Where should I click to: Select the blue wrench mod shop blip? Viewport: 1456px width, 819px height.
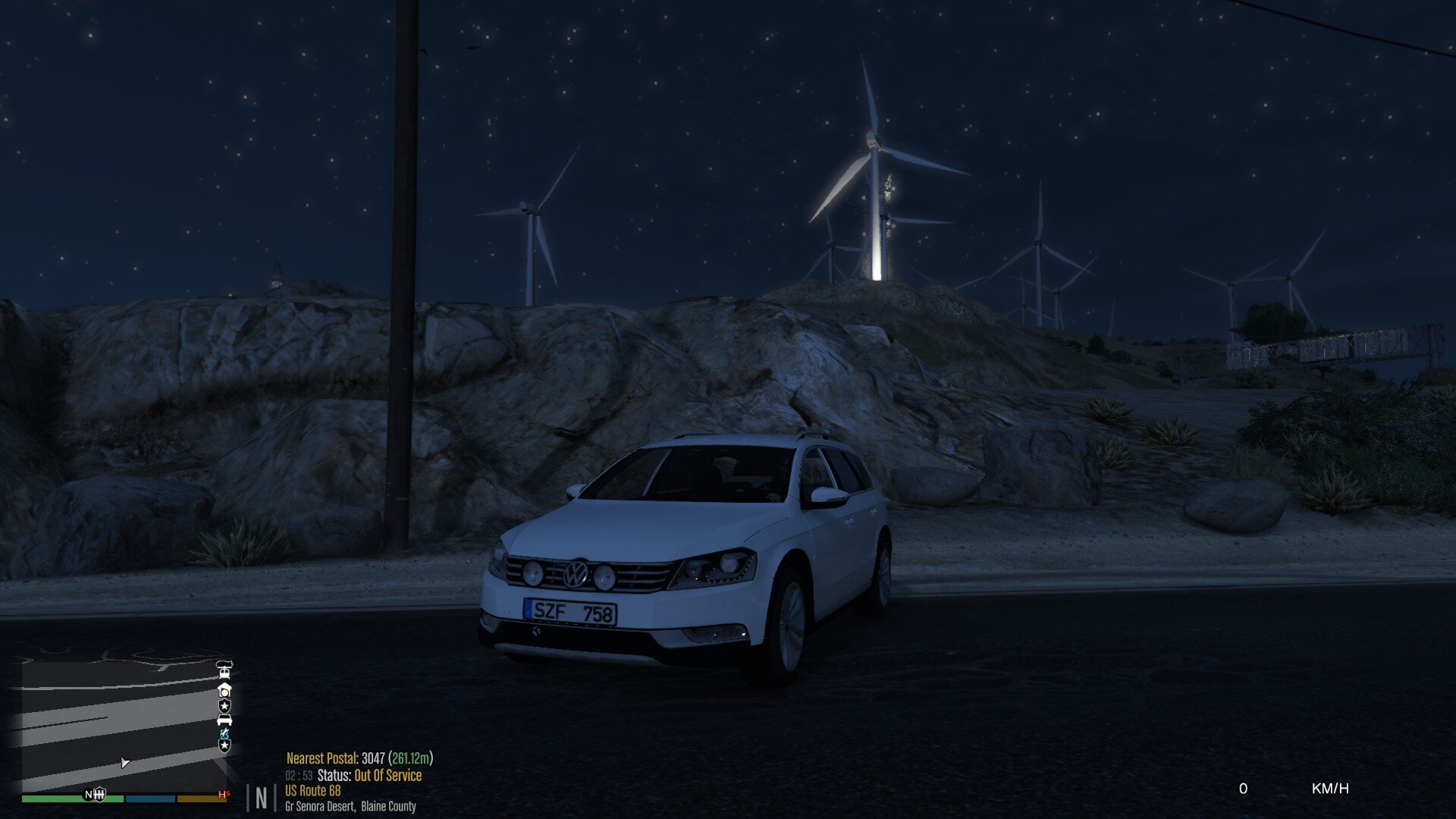pos(224,734)
